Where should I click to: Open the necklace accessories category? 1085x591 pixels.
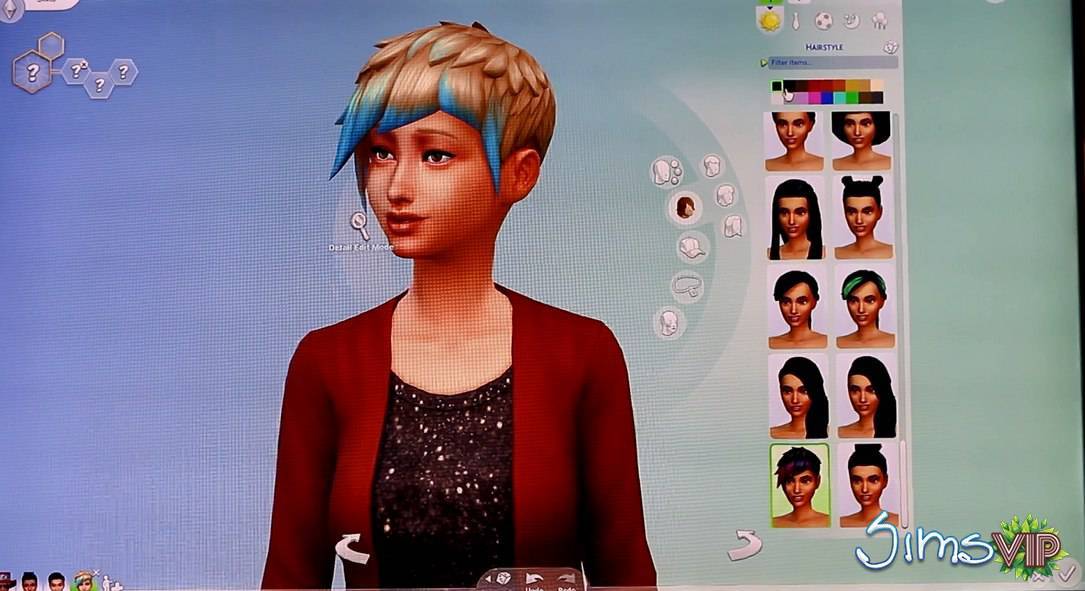[x=686, y=287]
